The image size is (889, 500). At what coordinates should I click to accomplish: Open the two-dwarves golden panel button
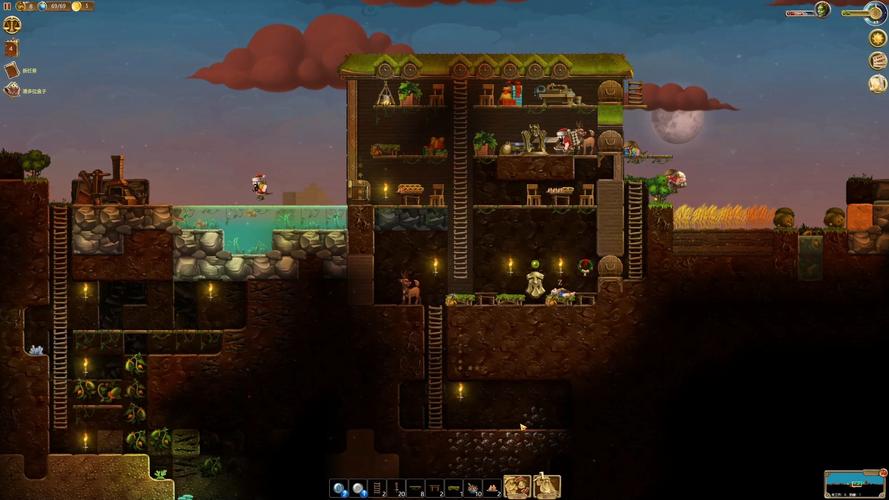(x=516, y=487)
